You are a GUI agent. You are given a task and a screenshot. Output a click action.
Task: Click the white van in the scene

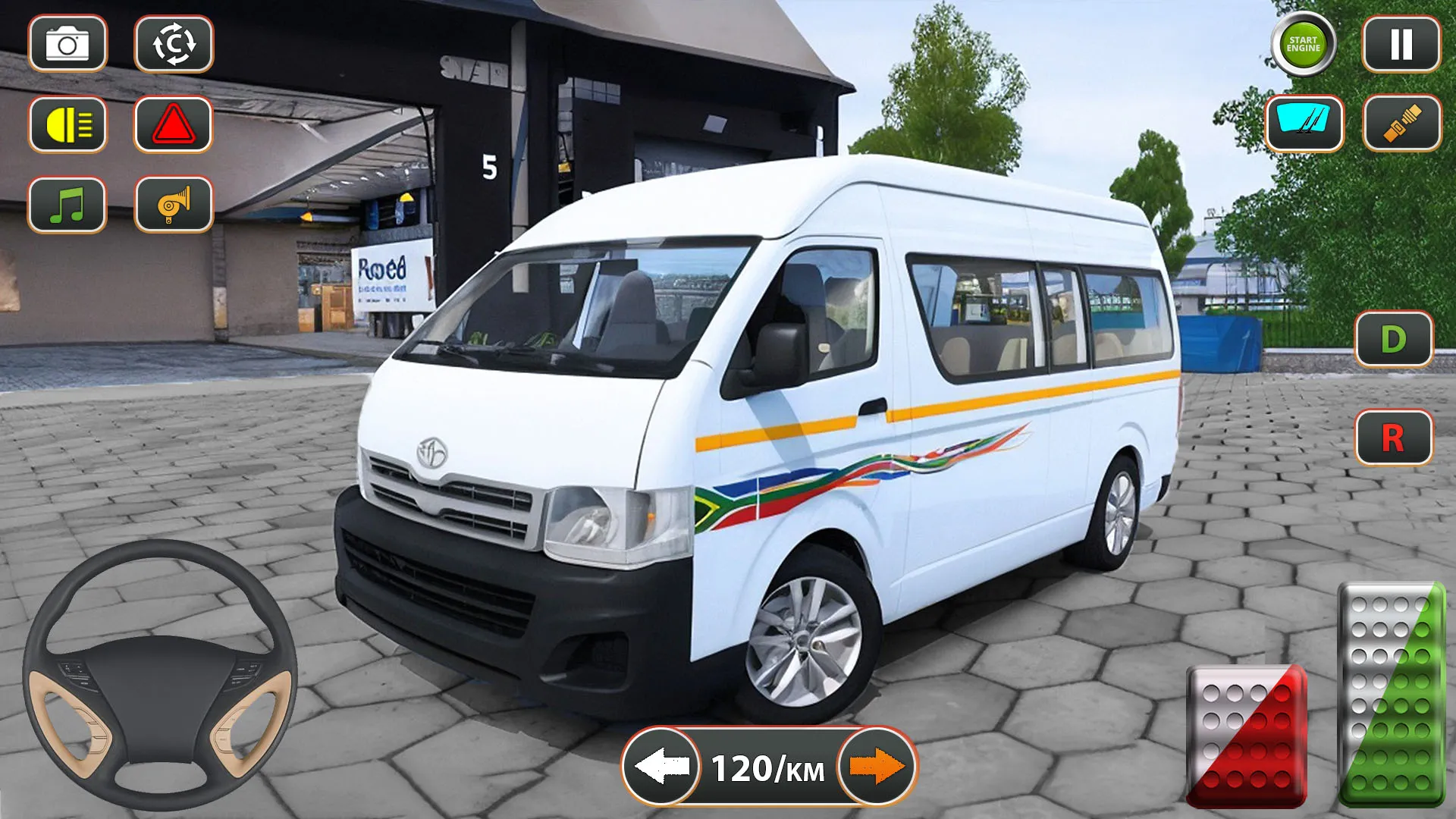758,417
